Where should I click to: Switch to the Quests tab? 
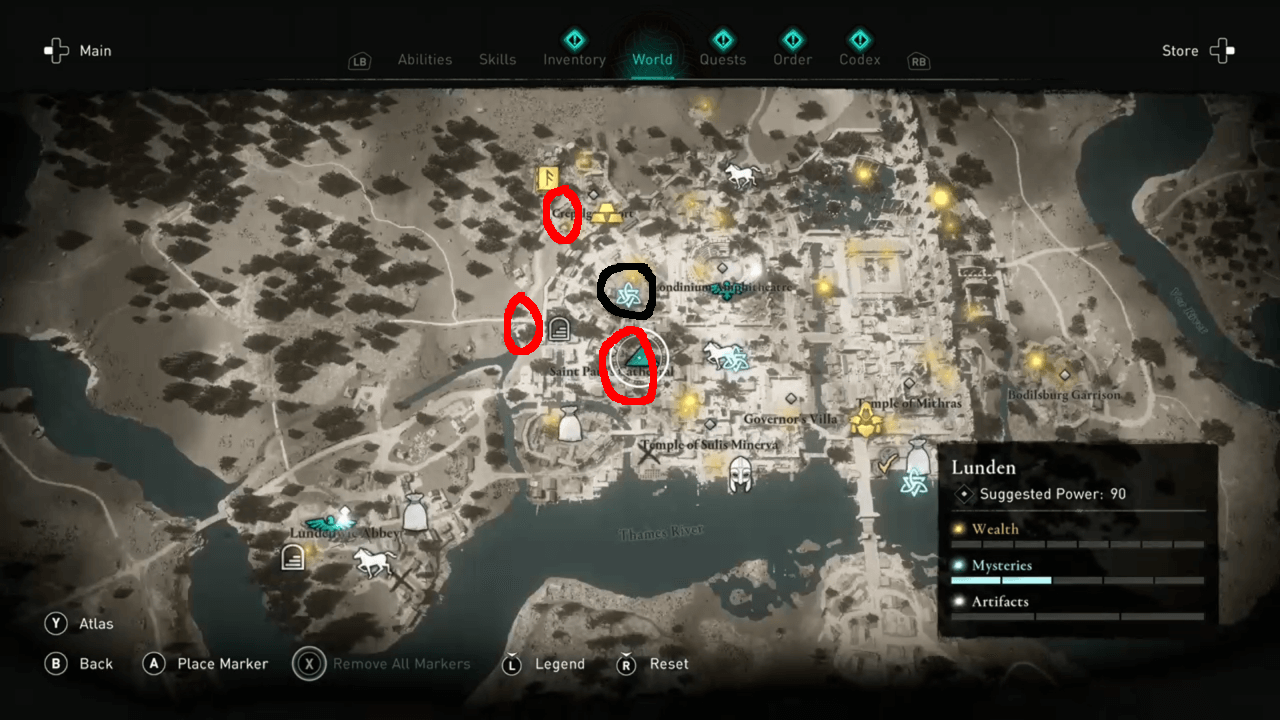click(722, 59)
